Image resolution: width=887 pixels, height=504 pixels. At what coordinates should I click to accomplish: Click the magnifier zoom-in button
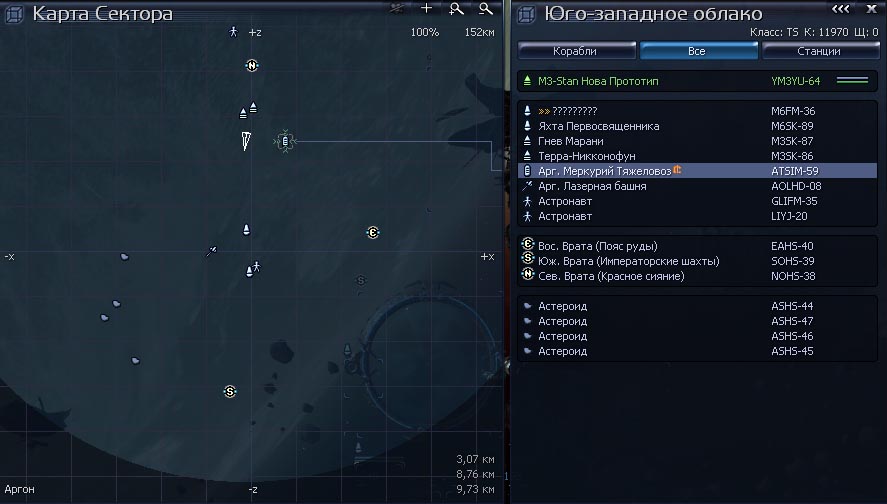point(456,9)
